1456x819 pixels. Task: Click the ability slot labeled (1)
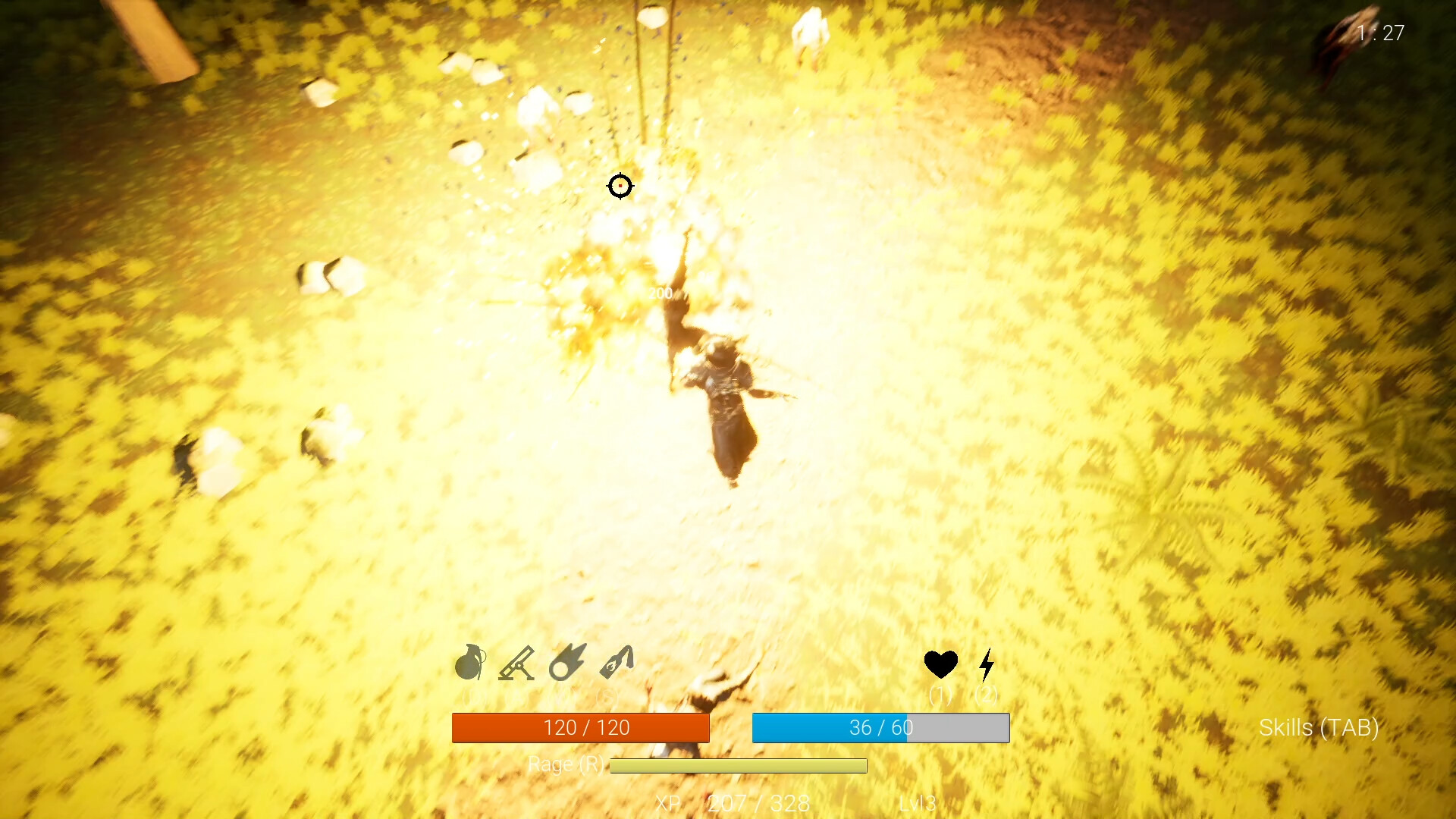pos(941,694)
